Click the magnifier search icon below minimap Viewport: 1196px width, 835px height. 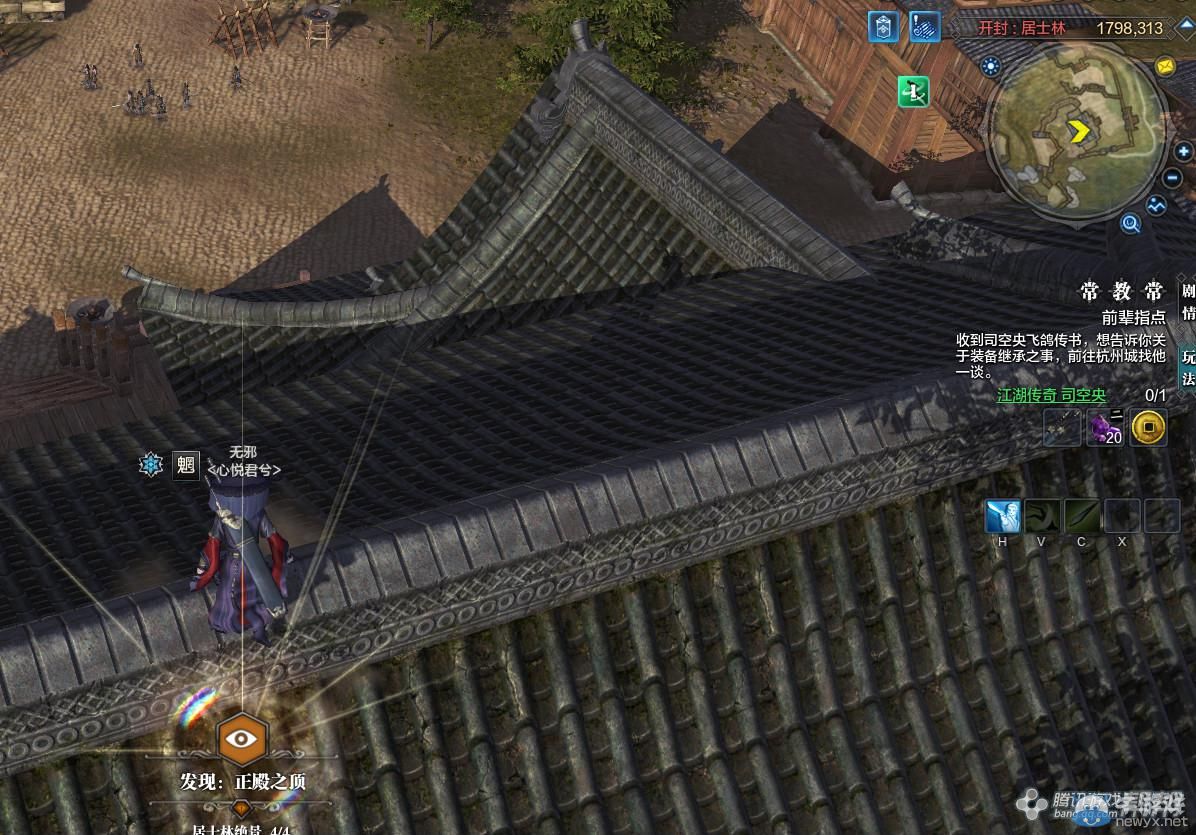(x=1131, y=223)
